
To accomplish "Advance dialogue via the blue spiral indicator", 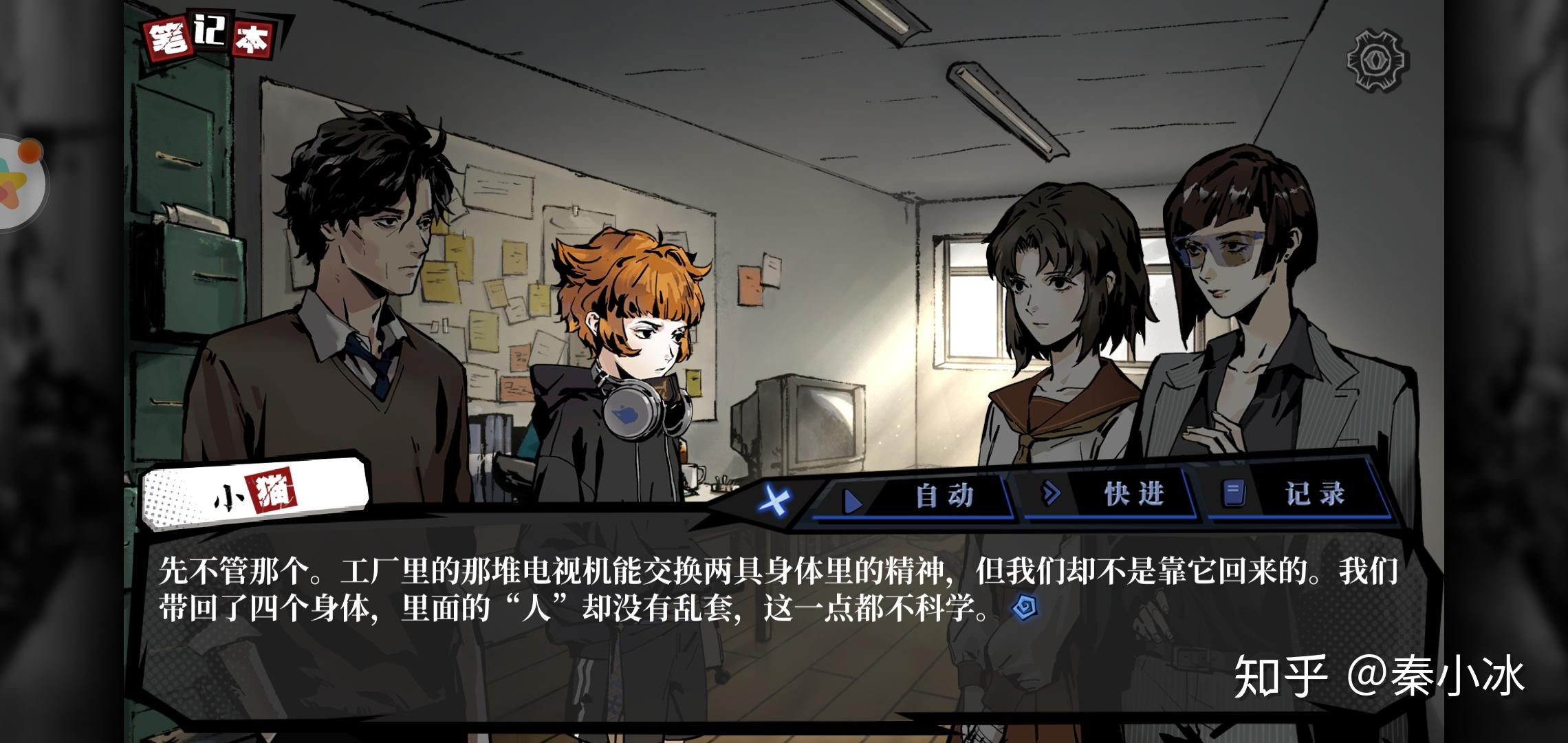I will pos(1026,607).
